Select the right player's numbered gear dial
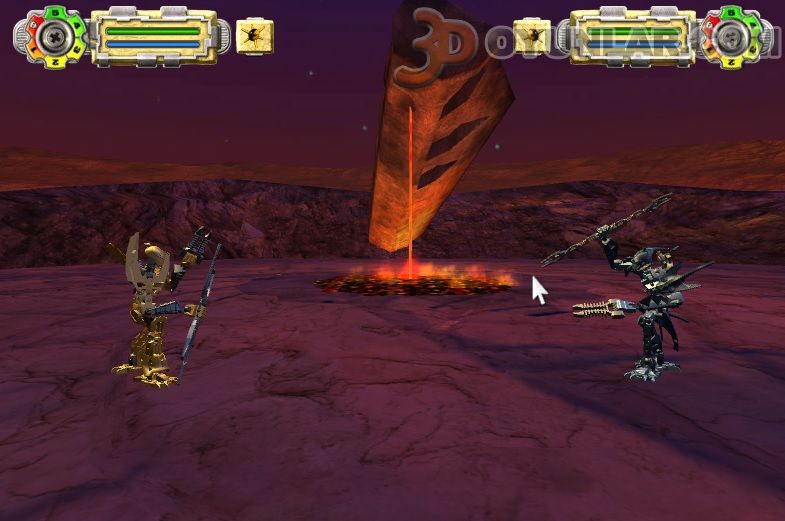Image resolution: width=785 pixels, height=521 pixels. tap(733, 38)
